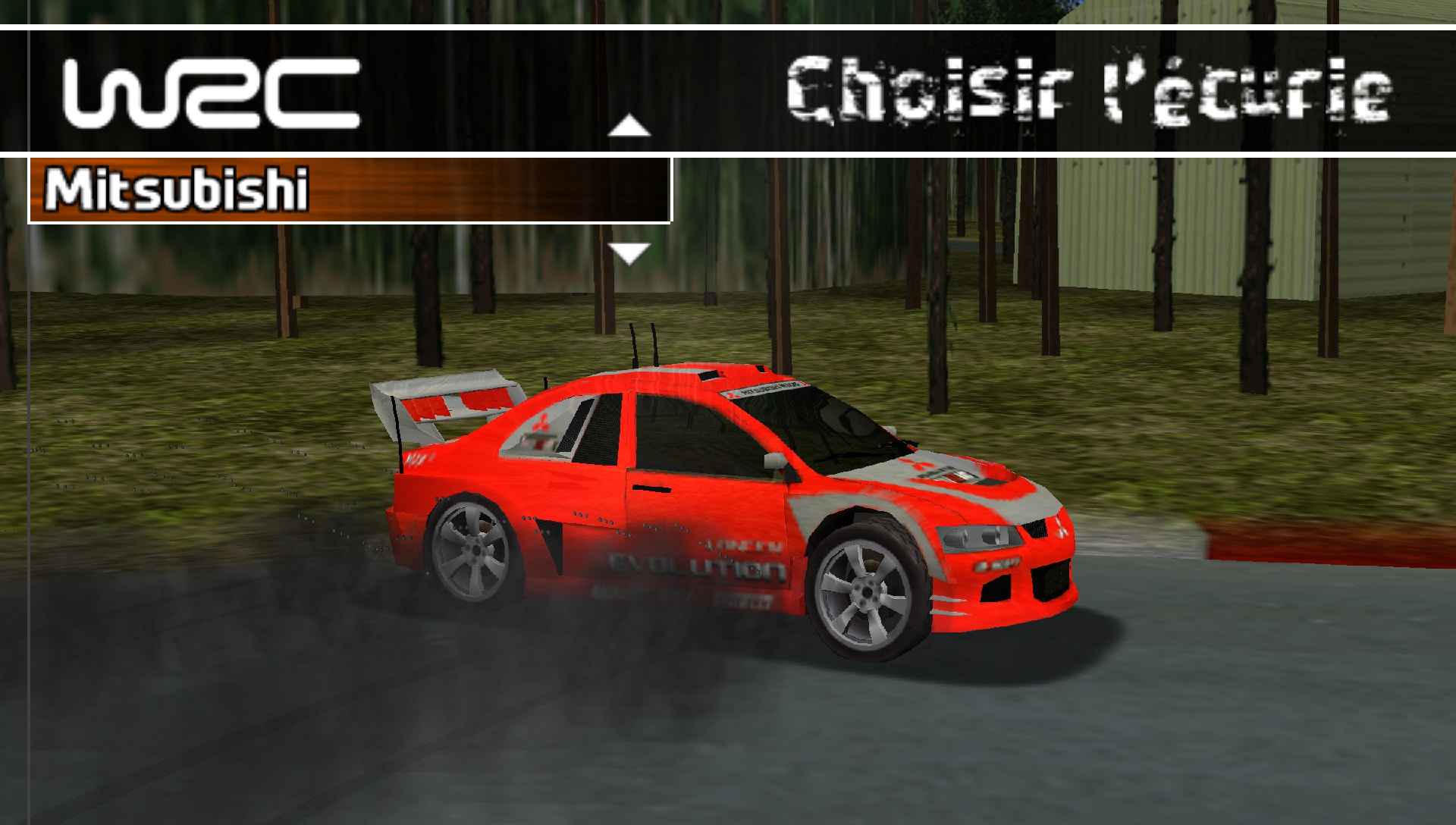Click the windshield sponsor banner sticker

click(766, 390)
